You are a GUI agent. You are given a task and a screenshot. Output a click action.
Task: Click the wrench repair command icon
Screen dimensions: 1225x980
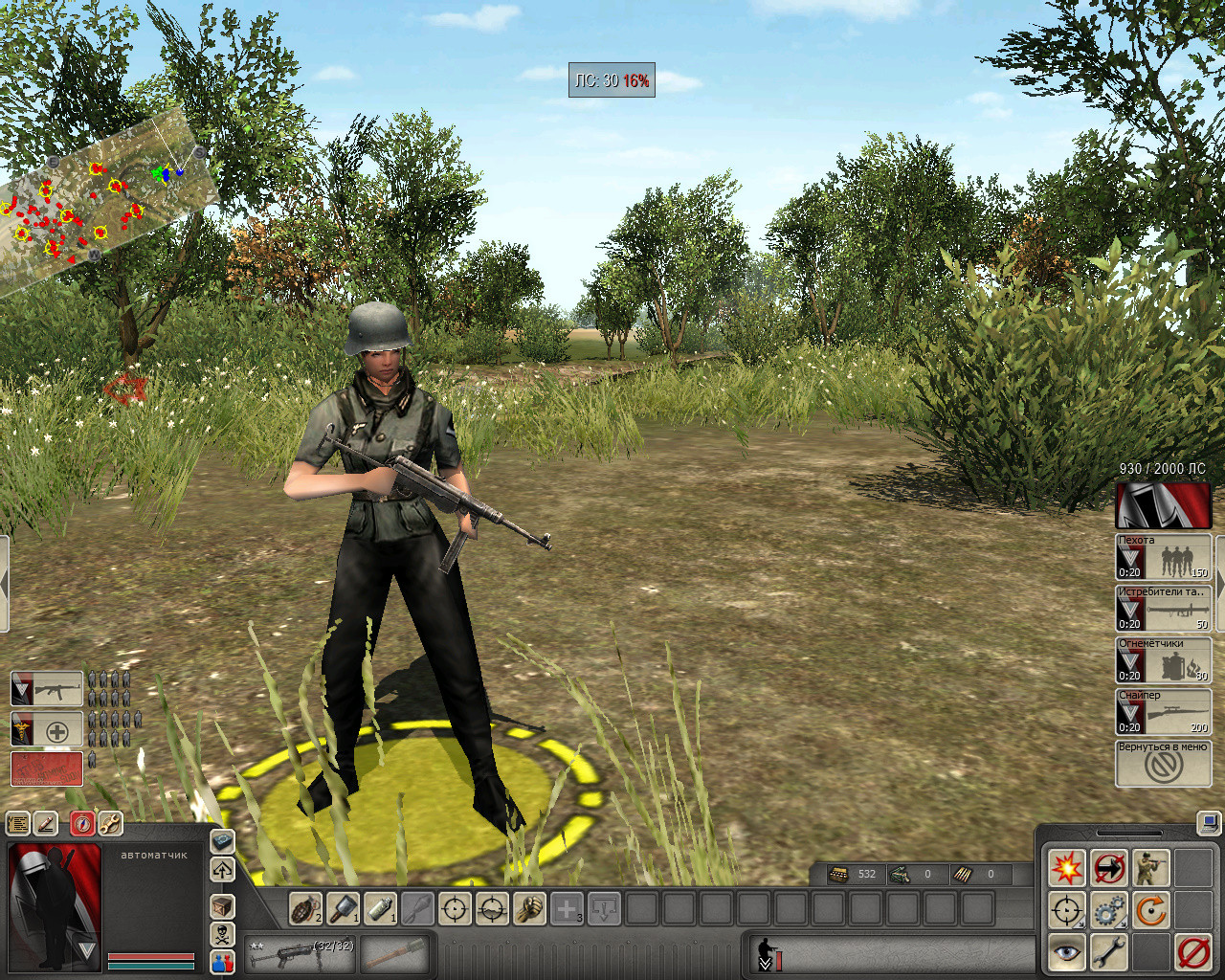click(x=1108, y=953)
